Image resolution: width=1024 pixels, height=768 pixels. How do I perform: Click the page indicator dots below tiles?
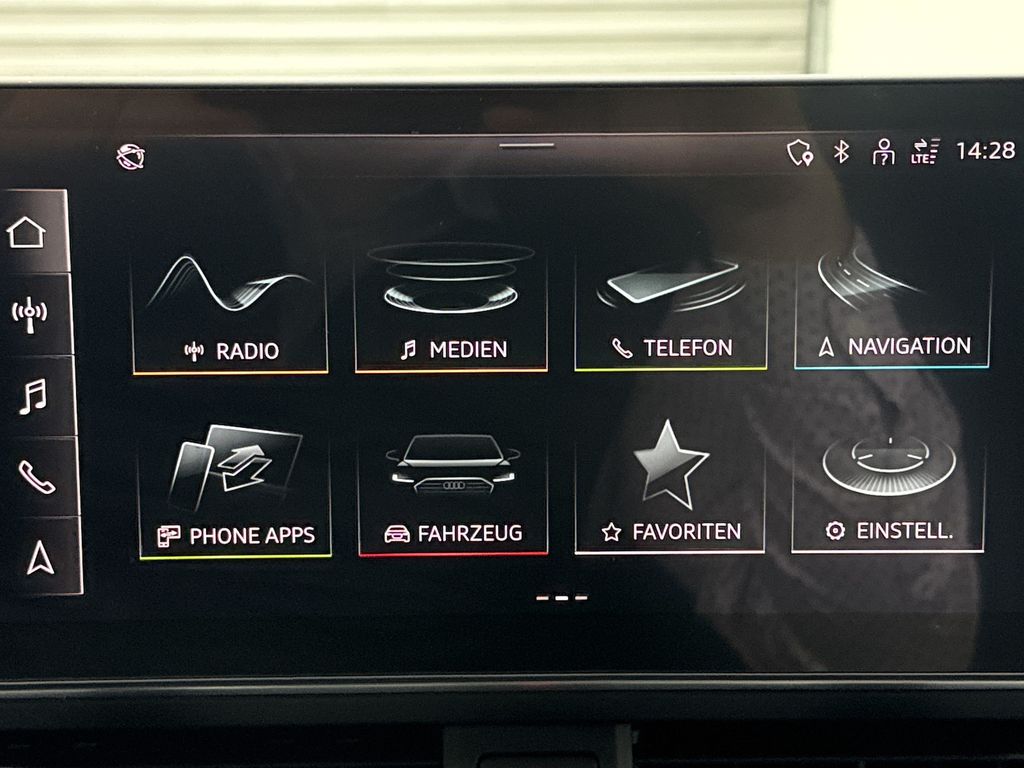(x=562, y=598)
